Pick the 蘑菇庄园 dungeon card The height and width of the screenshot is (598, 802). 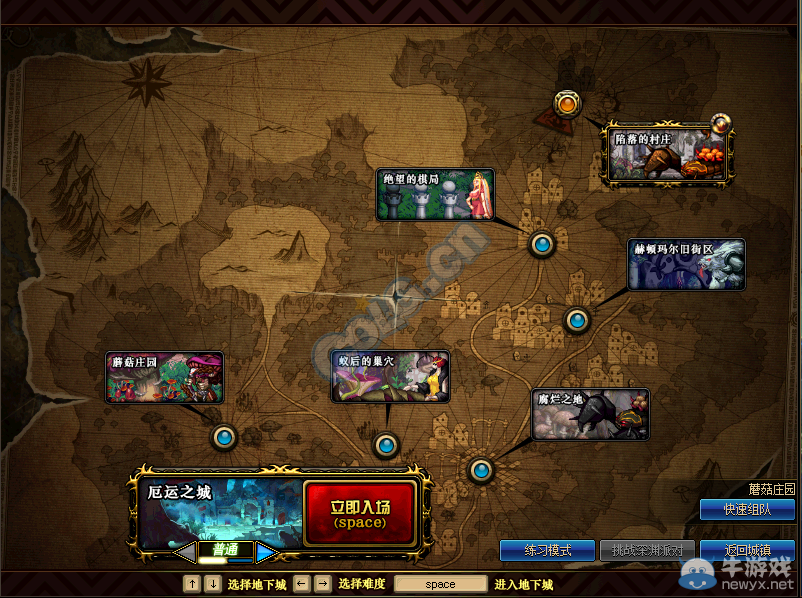[165, 377]
